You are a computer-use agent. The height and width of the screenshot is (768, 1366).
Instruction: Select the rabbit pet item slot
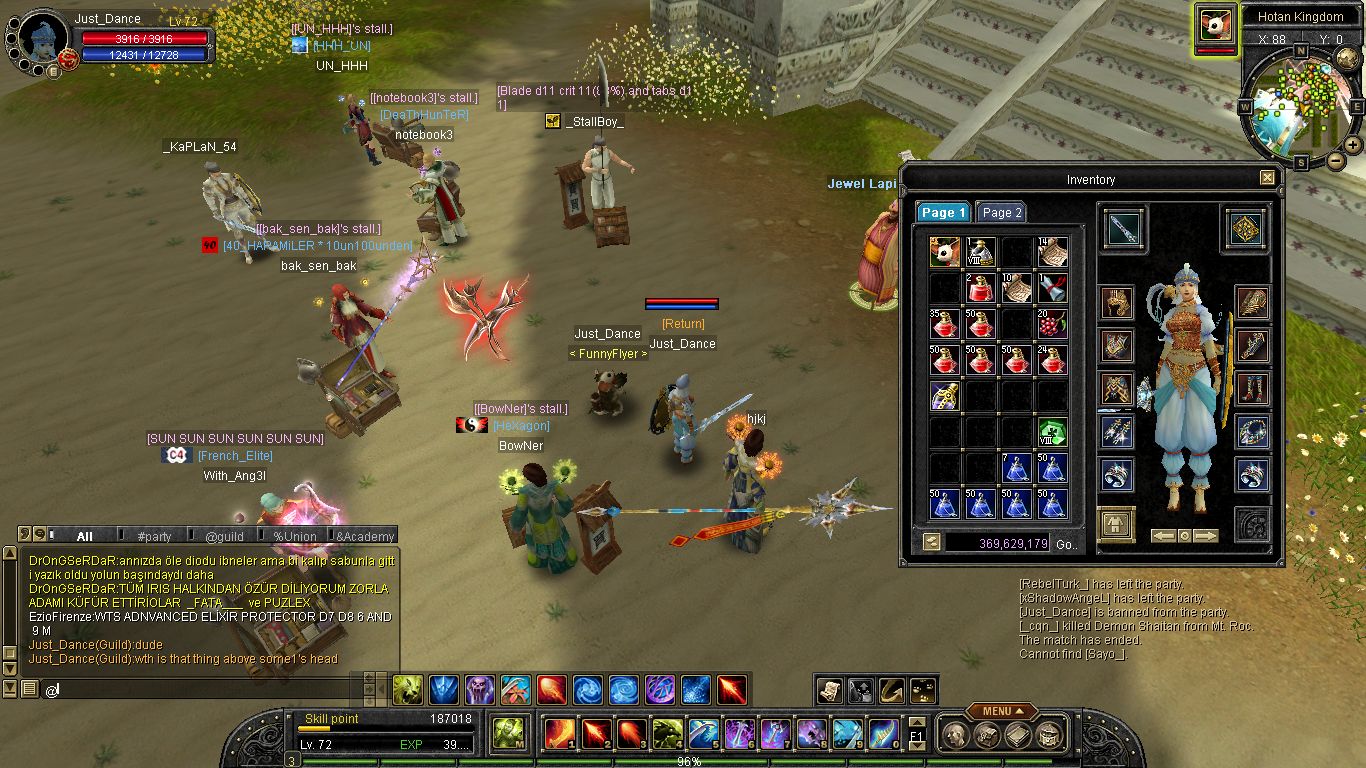pyautogui.click(x=945, y=252)
